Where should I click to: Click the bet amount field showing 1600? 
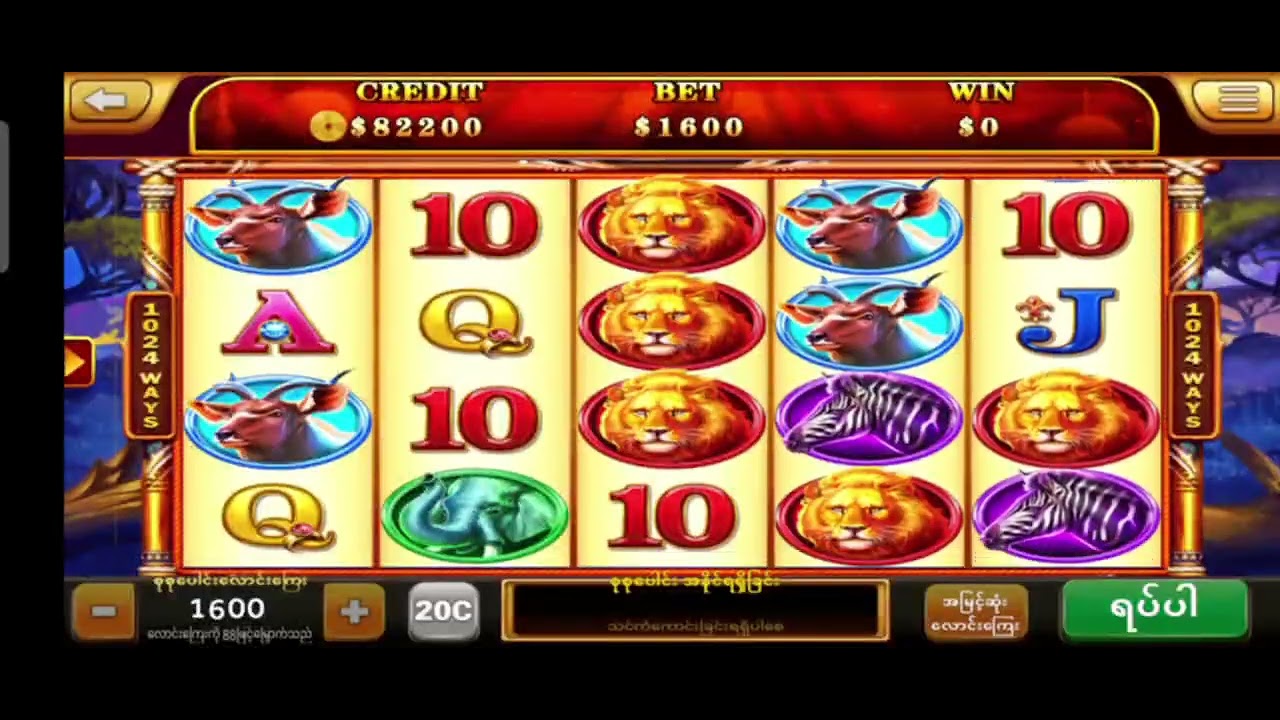(228, 608)
